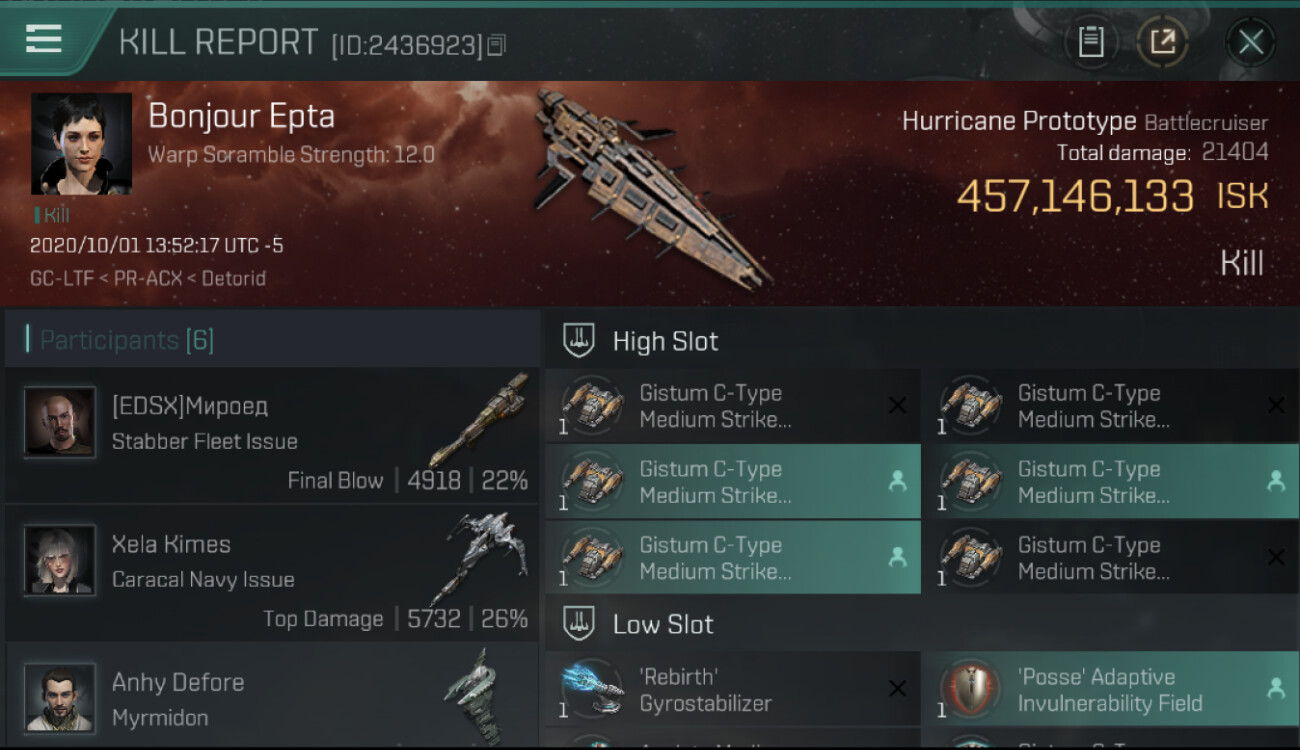Click the clipboard kill report icon
Screen dimensions: 1300x750
tap(1090, 42)
